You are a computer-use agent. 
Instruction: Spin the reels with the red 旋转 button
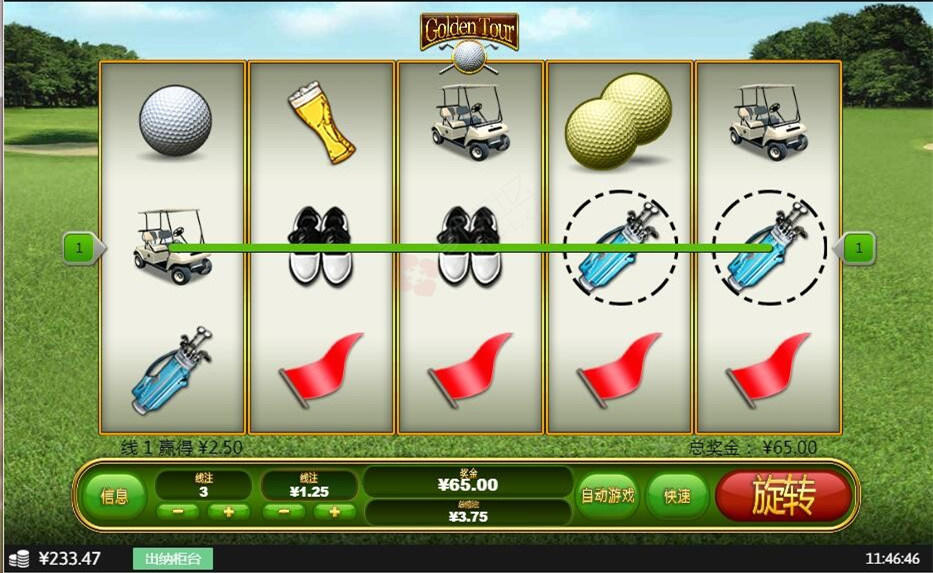(x=783, y=495)
